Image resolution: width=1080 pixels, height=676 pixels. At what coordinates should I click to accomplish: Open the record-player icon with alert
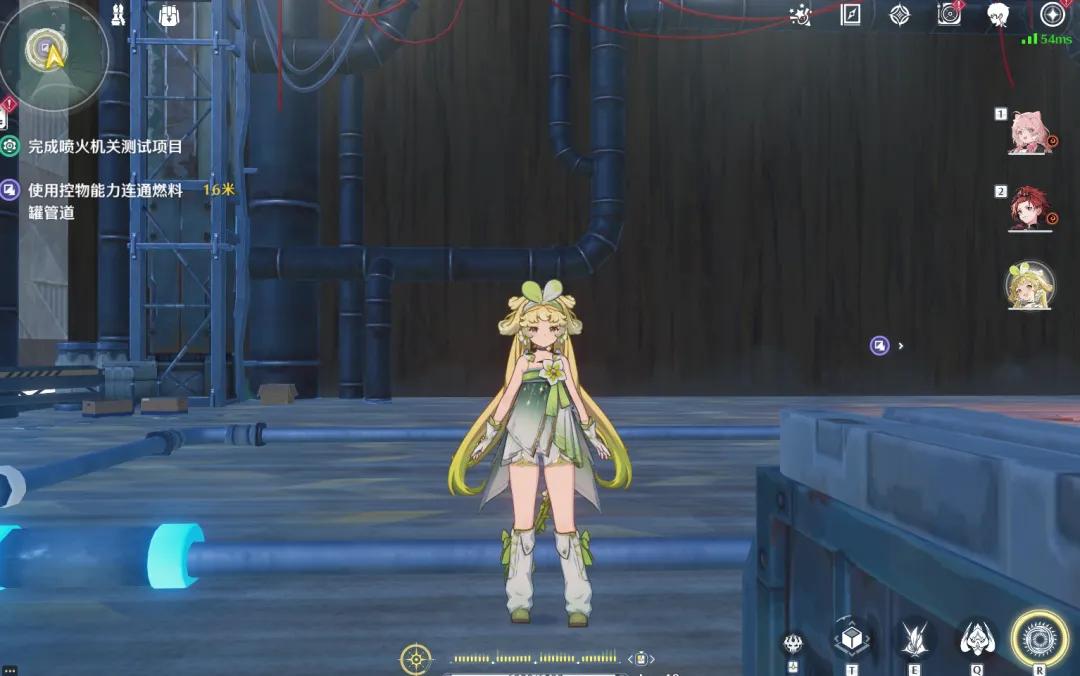pos(949,14)
